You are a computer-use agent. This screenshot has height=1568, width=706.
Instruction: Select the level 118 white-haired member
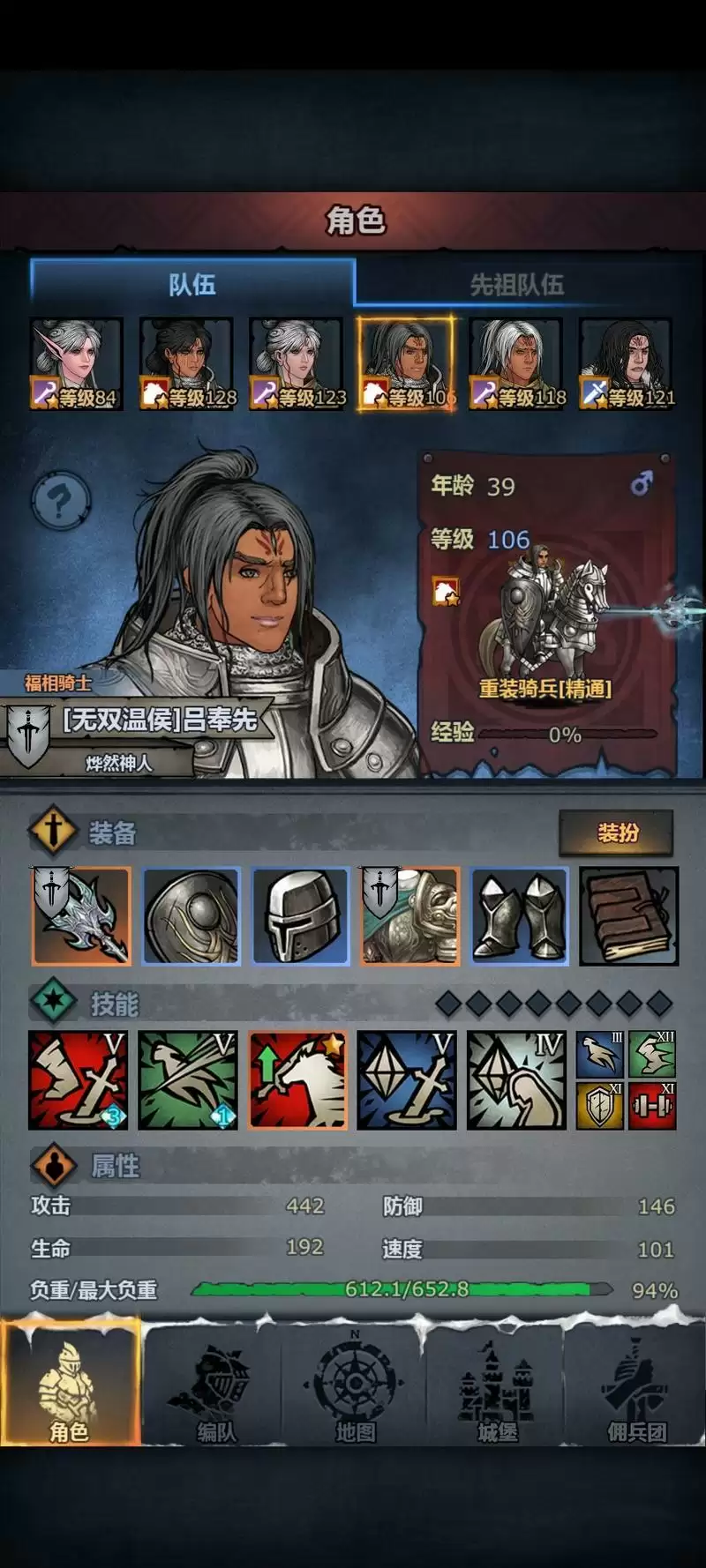click(516, 364)
